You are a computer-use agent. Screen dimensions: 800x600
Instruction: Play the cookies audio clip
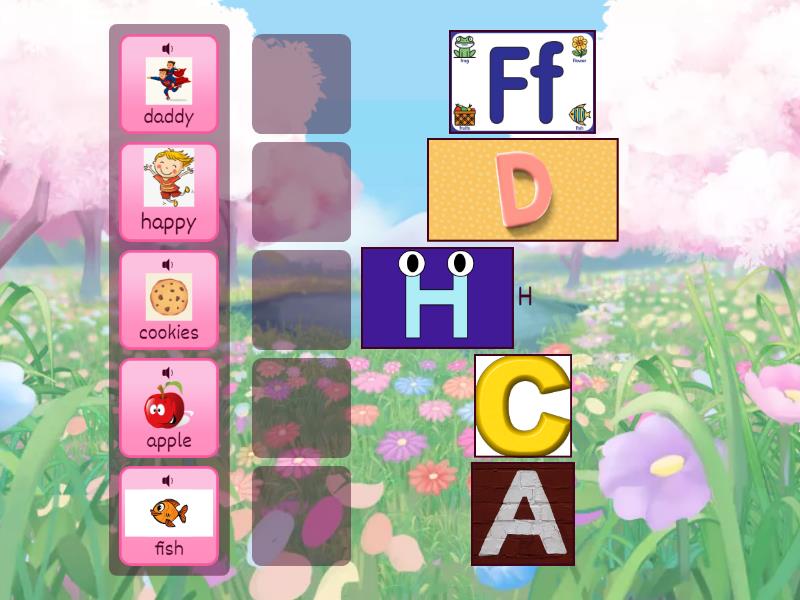pyautogui.click(x=168, y=264)
